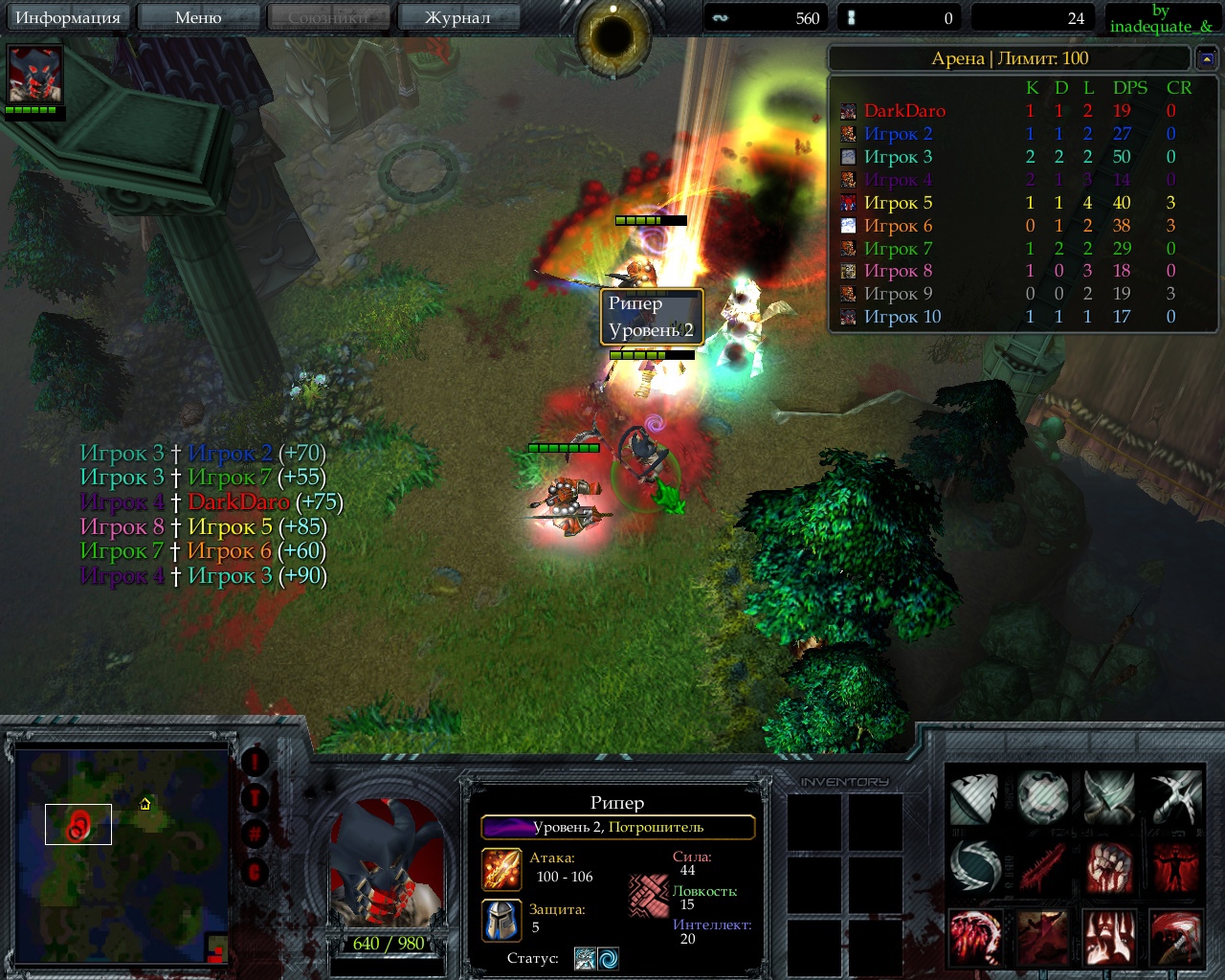
Task: Activate the bloody scythe ability
Action: pyautogui.click(x=1175, y=937)
